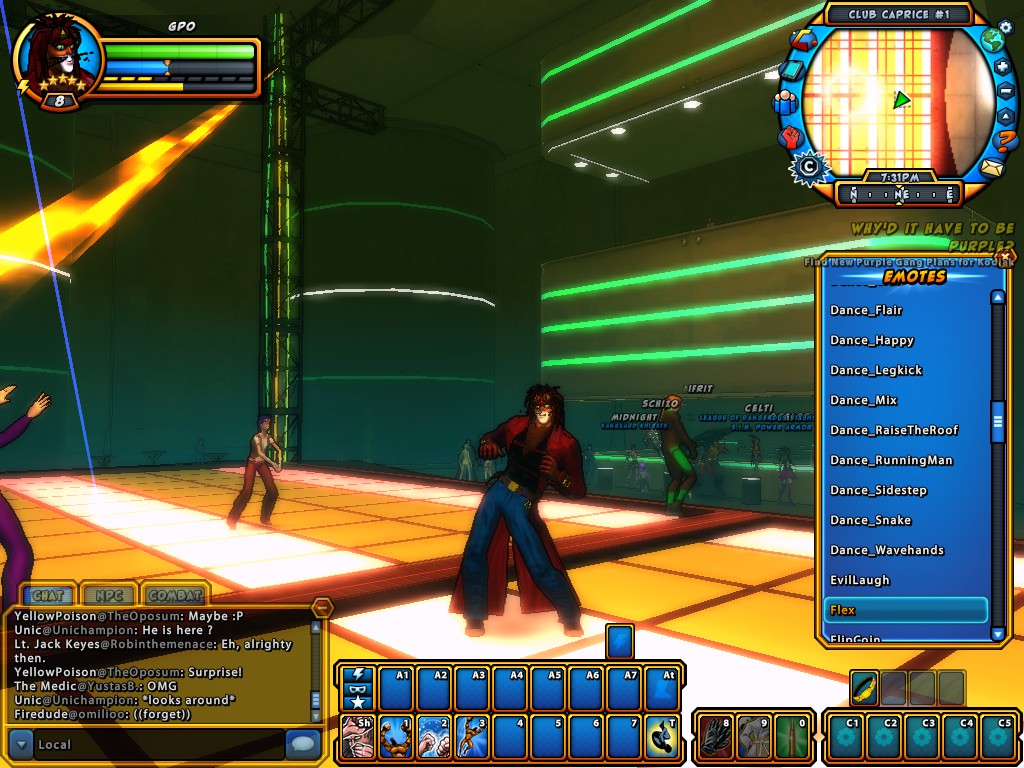The height and width of the screenshot is (768, 1024).
Task: Click the chat text input field
Action: pyautogui.click(x=160, y=744)
